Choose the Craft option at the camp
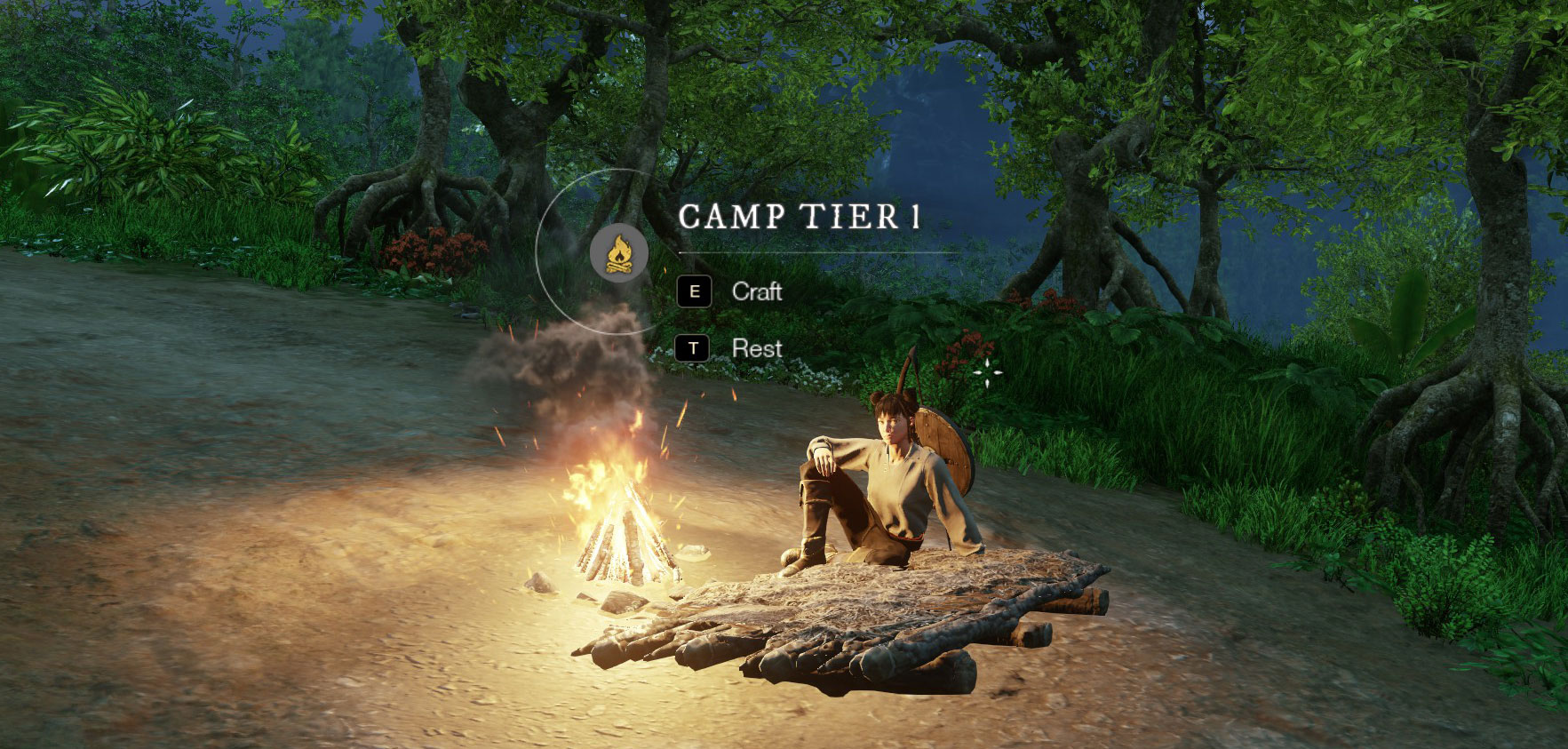This screenshot has height=749, width=1568. coord(756,291)
